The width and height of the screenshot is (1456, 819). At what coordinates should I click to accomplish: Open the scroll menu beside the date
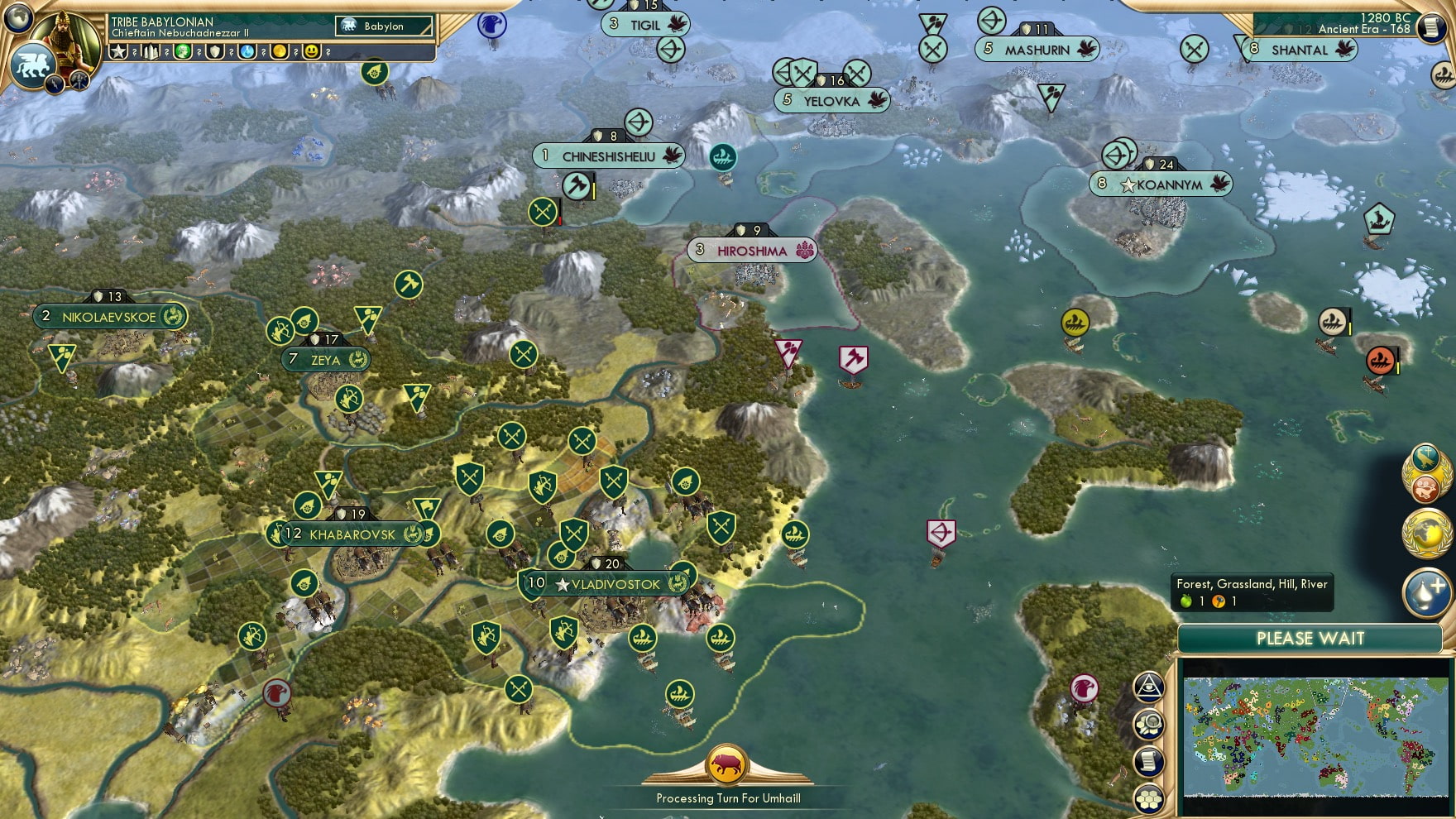1430,28
